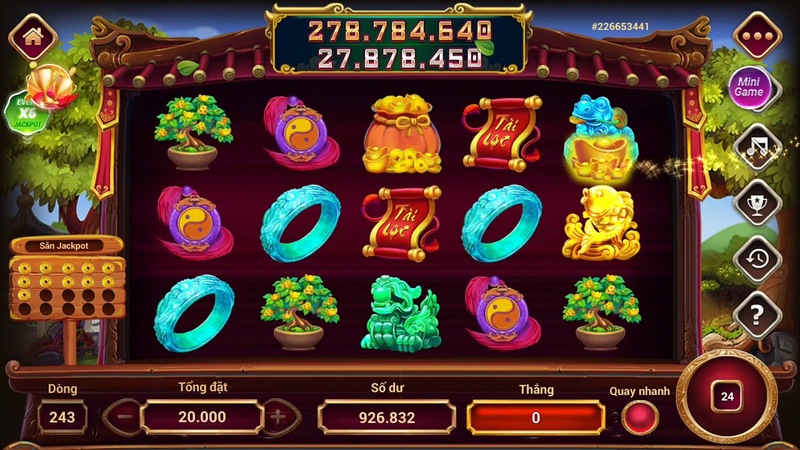Show the spin history

point(756,260)
